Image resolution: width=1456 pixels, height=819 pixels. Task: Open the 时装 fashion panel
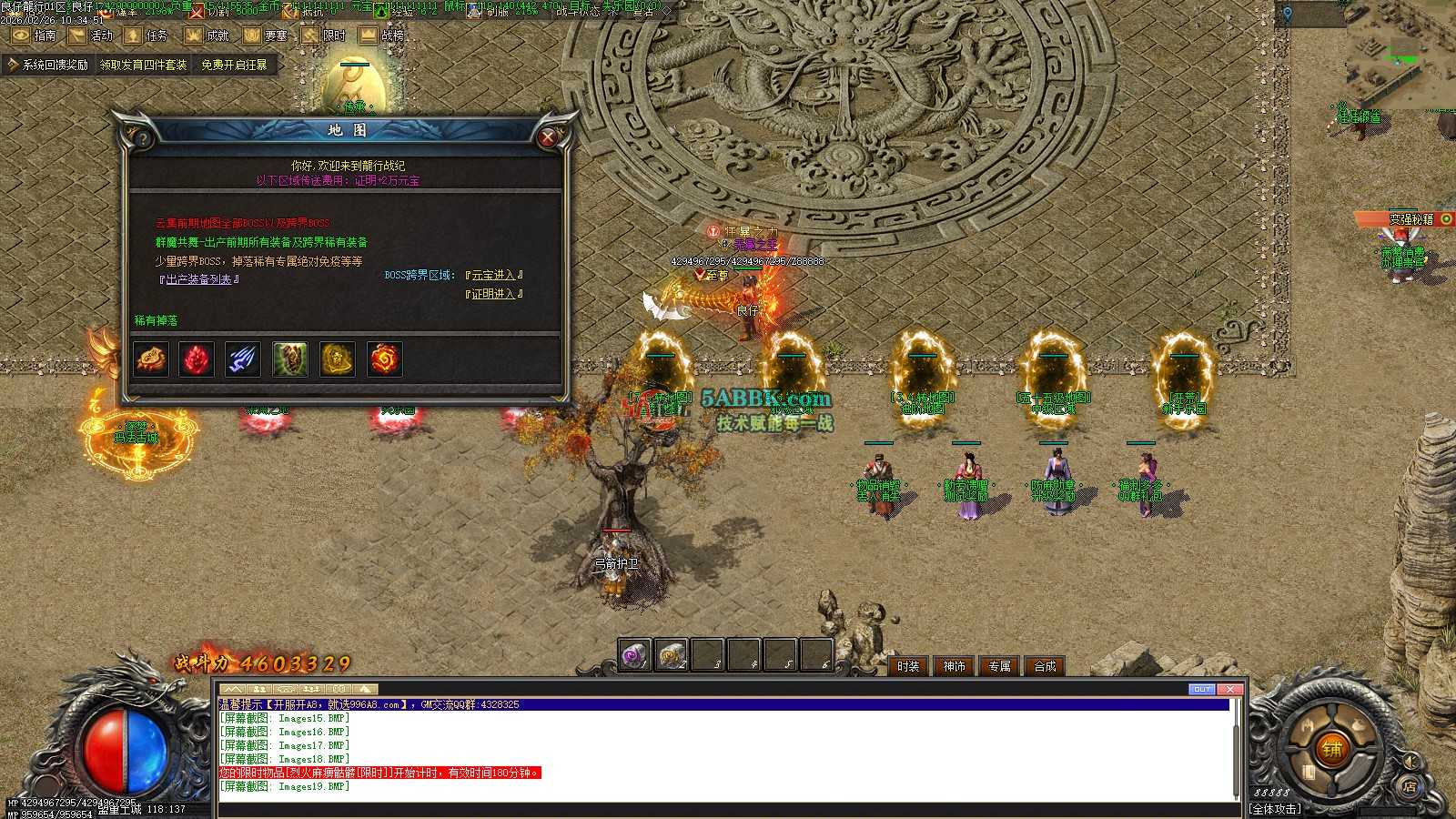click(908, 666)
